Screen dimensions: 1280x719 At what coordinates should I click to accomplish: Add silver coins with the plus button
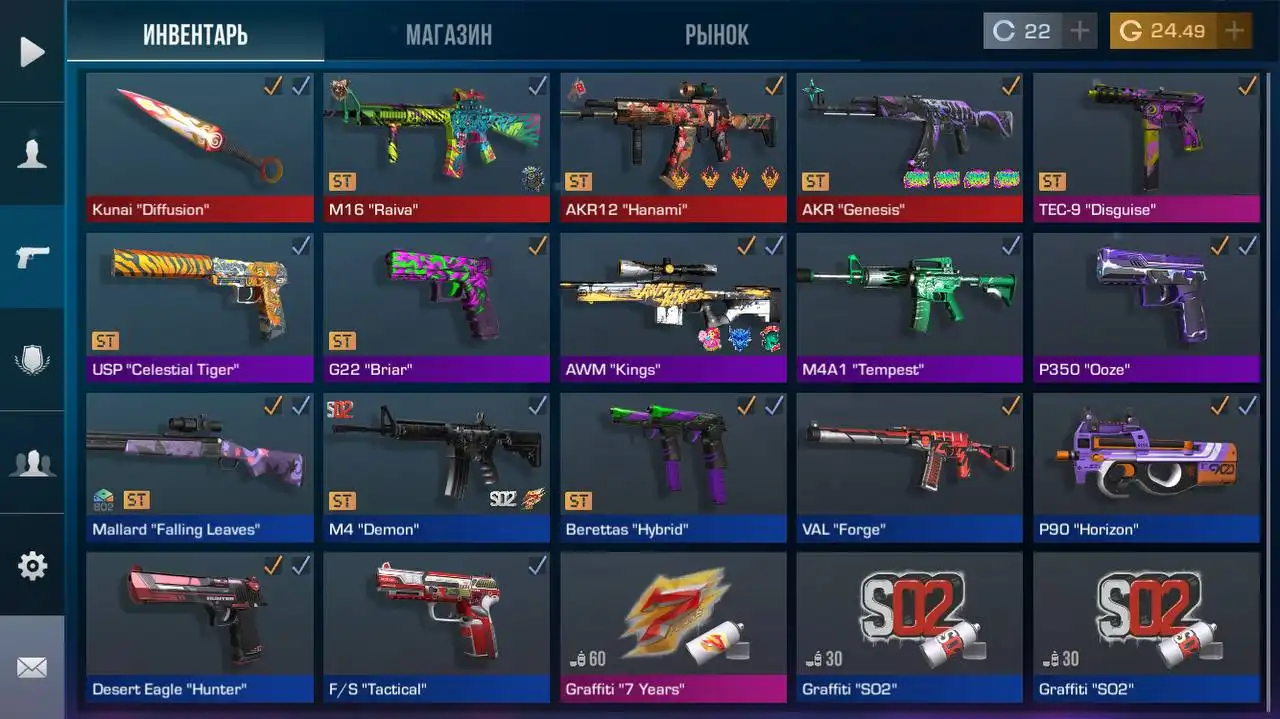pos(1079,31)
